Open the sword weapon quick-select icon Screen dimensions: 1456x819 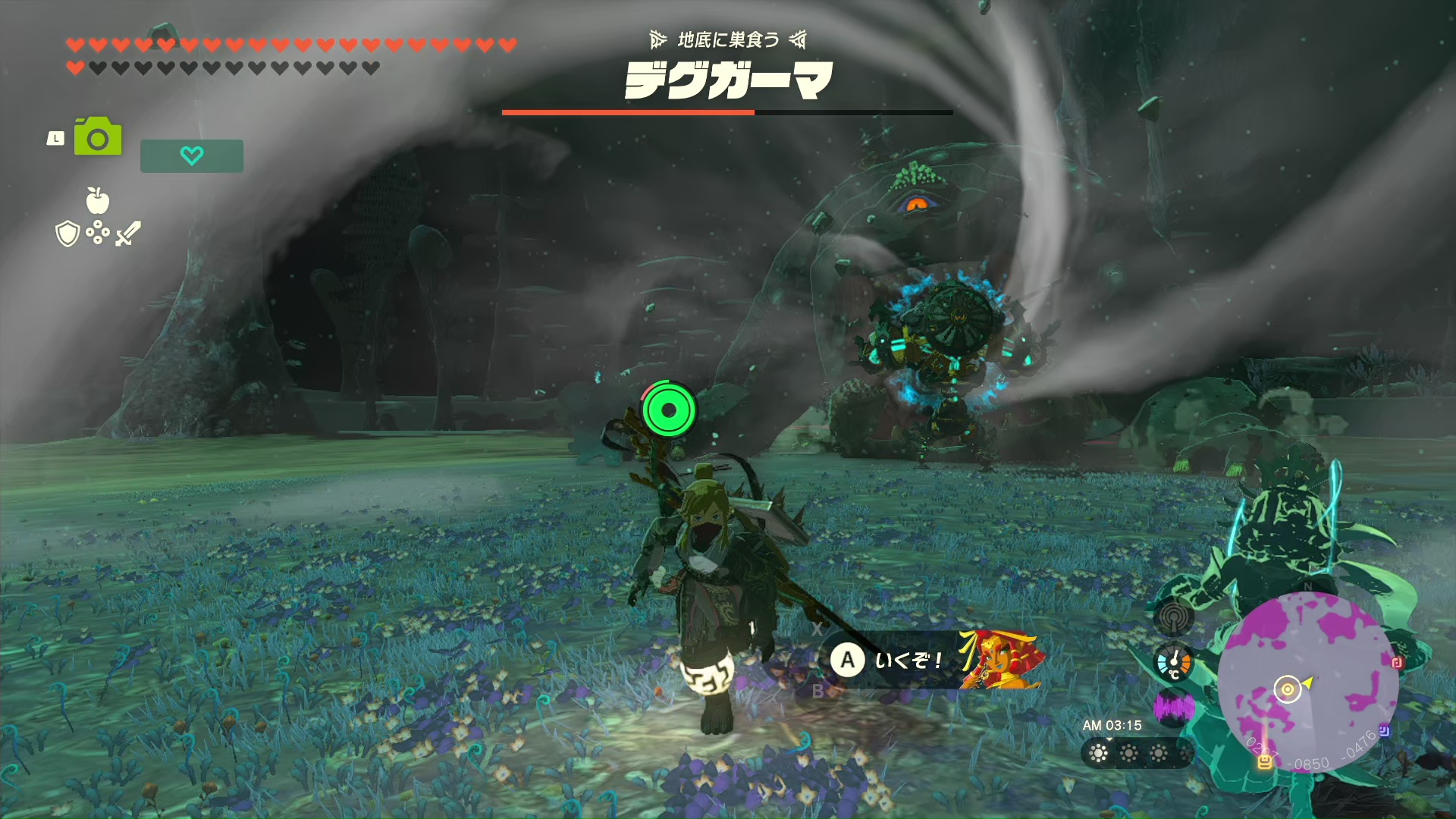[x=128, y=234]
